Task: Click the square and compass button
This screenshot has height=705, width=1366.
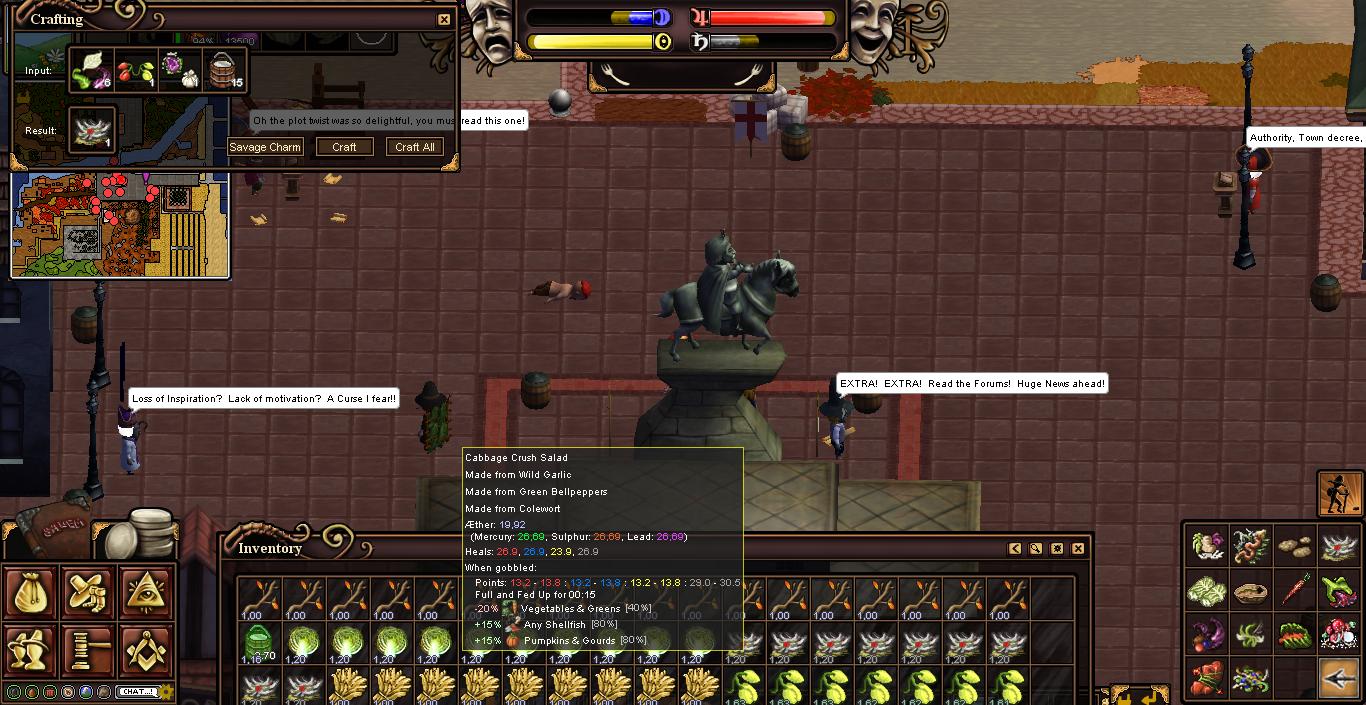Action: (146, 651)
